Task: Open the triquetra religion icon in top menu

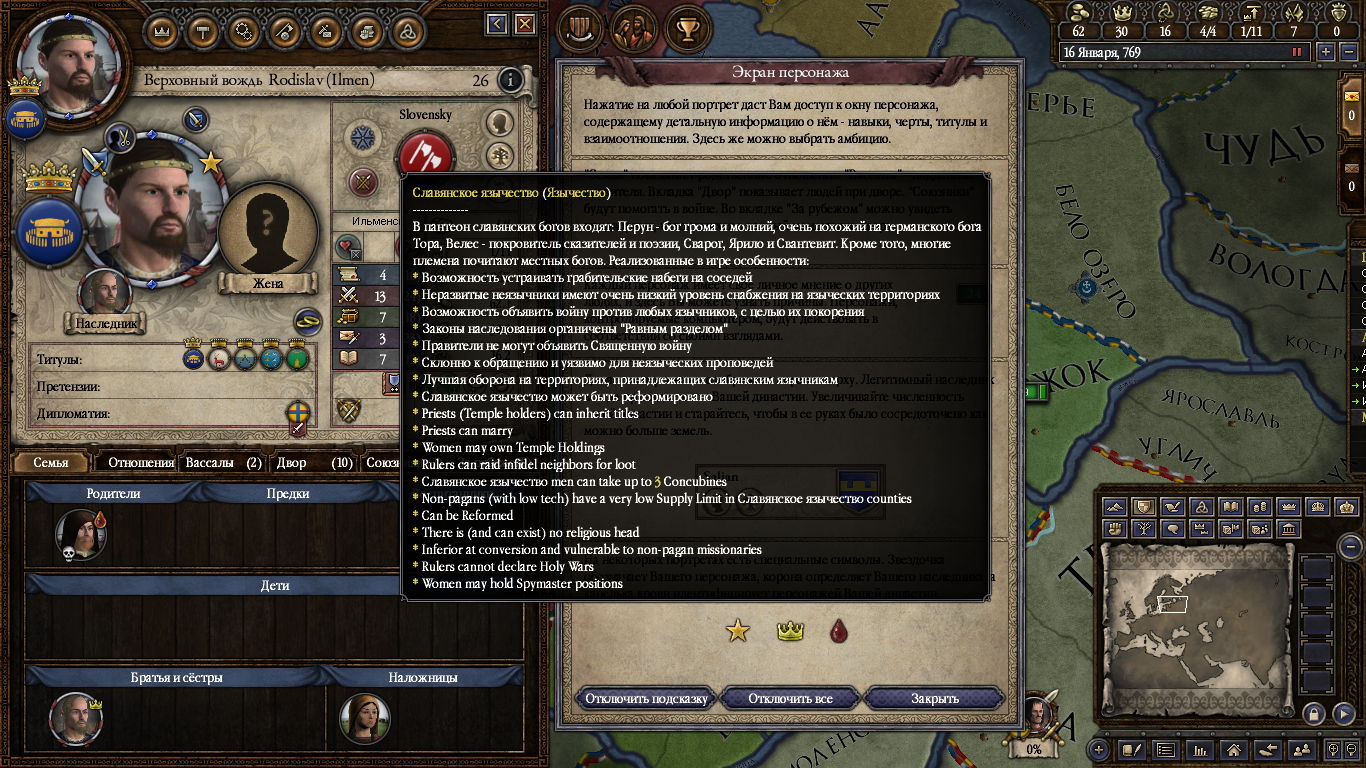Action: pyautogui.click(x=409, y=30)
